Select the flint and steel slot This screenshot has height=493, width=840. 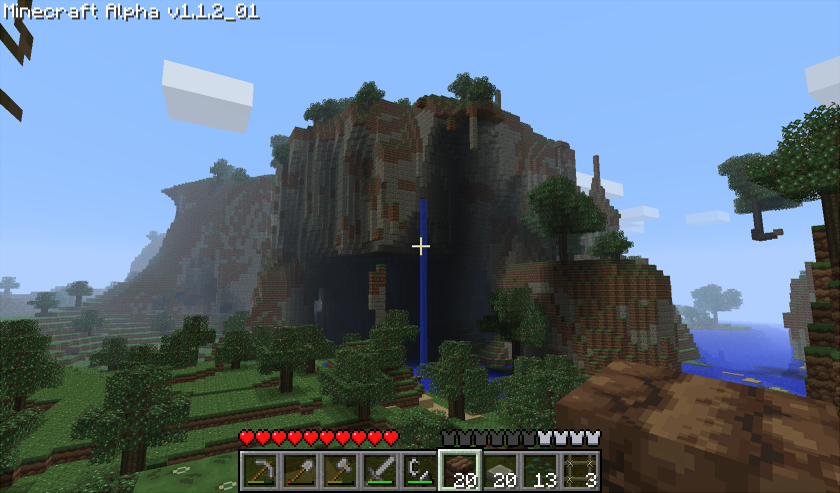coord(420,471)
